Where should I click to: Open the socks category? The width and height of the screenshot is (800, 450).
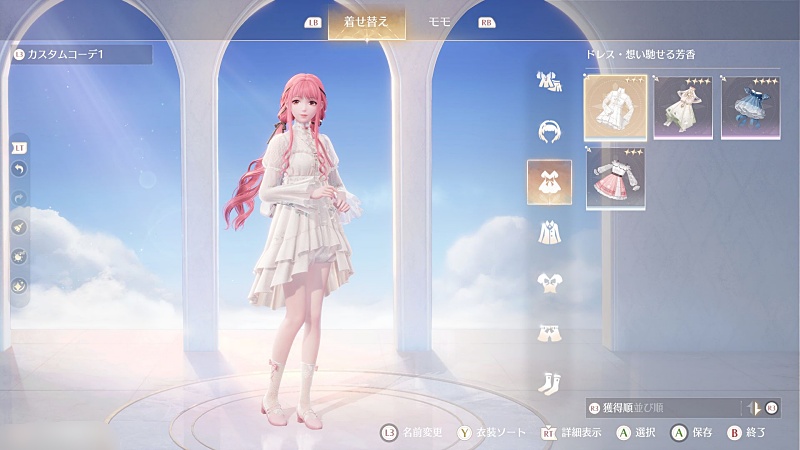pos(549,381)
